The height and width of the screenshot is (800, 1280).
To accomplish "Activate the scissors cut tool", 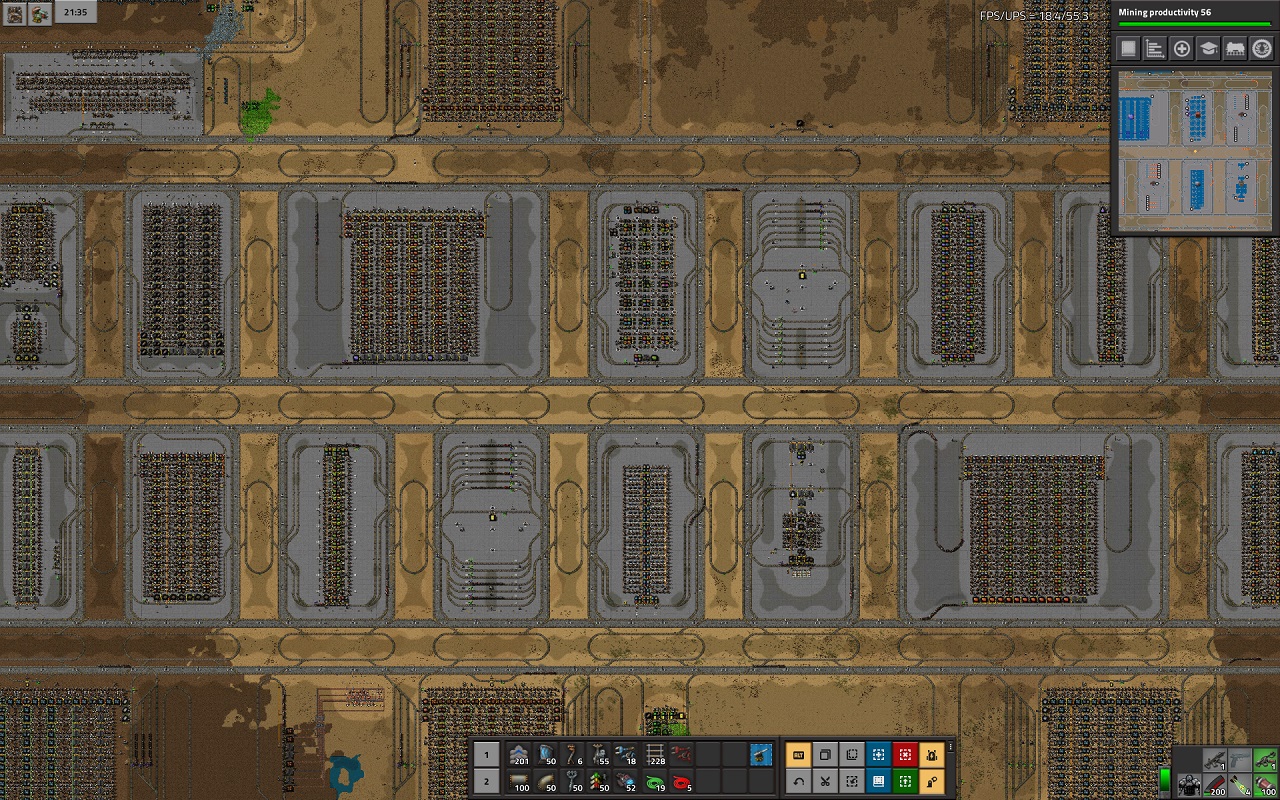I will click(825, 782).
